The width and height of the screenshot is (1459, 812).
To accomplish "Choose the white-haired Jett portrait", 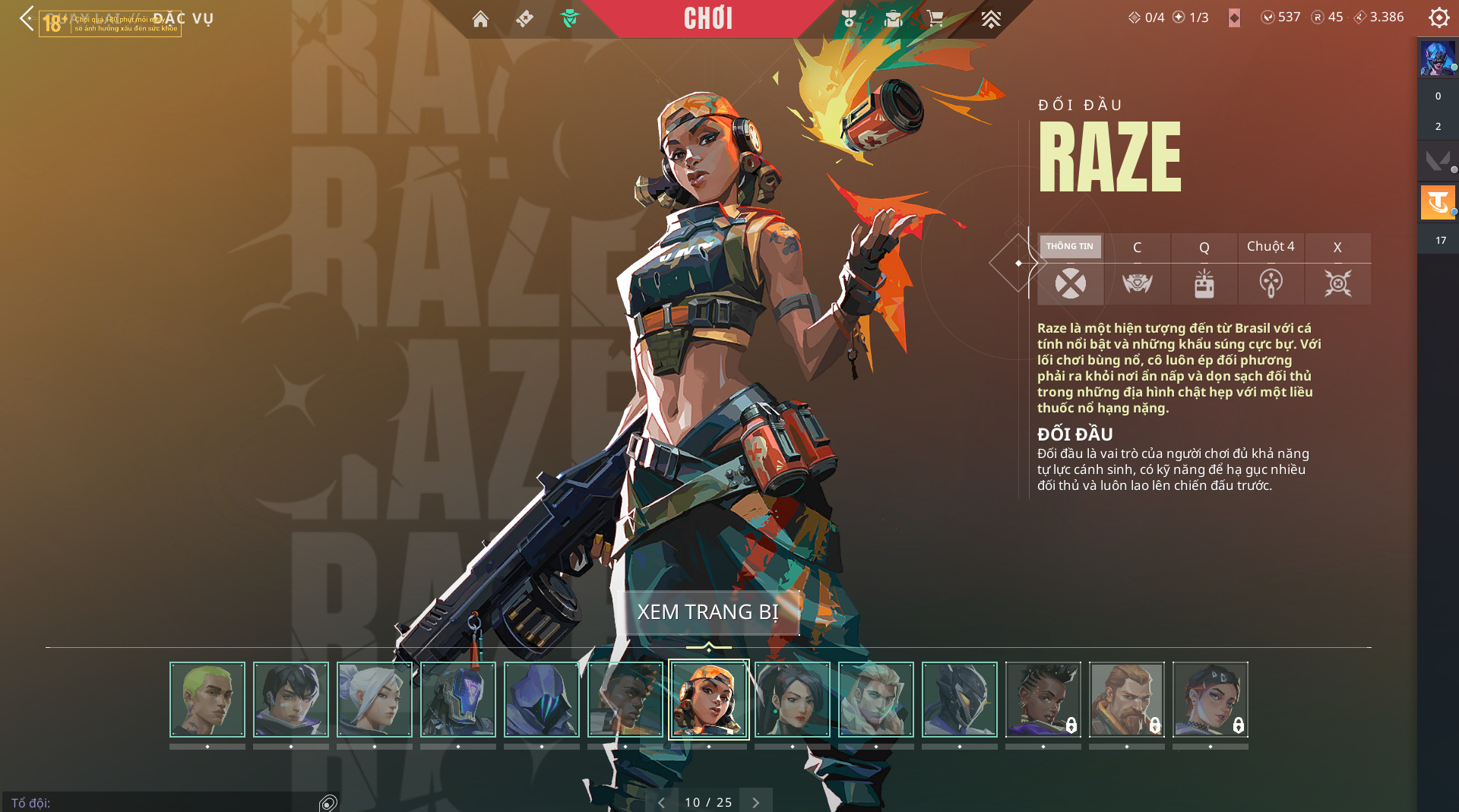I will 375,700.
